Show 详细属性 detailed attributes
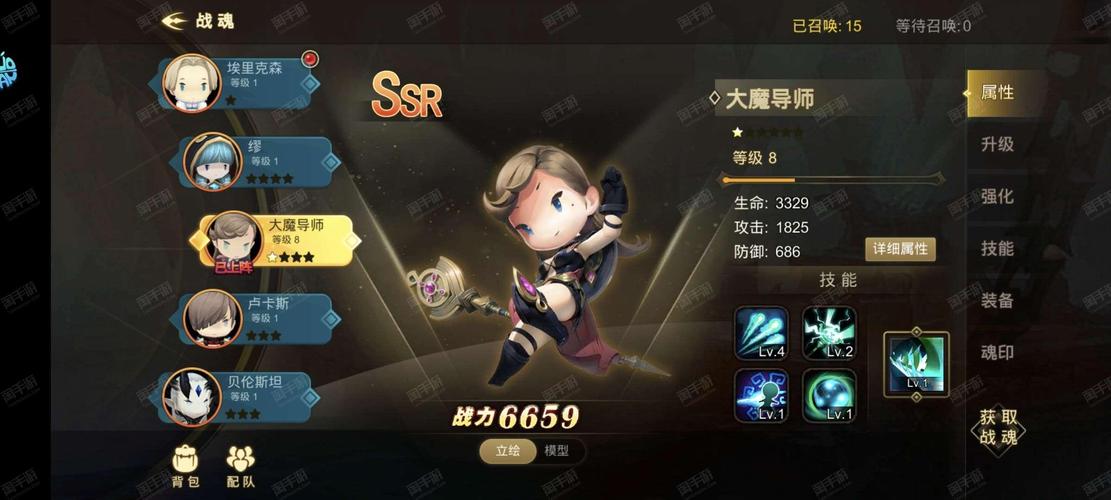Image resolution: width=1111 pixels, height=500 pixels. 900,249
